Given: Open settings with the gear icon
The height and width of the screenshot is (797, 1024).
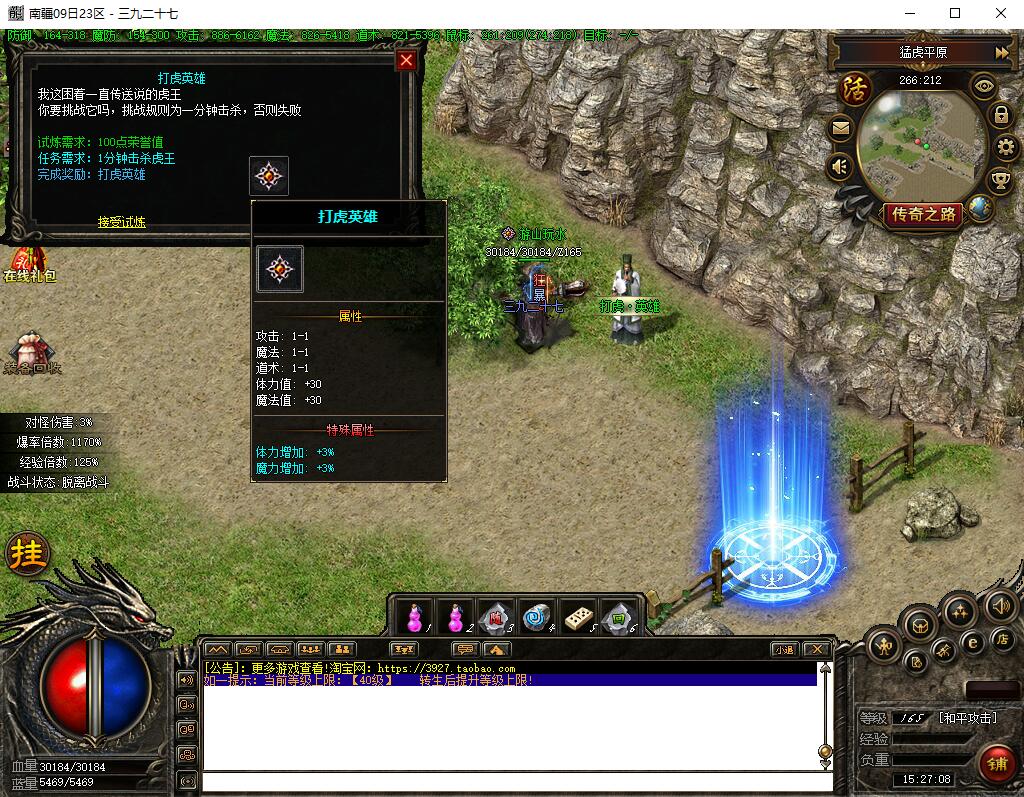Looking at the screenshot, I should [1006, 148].
